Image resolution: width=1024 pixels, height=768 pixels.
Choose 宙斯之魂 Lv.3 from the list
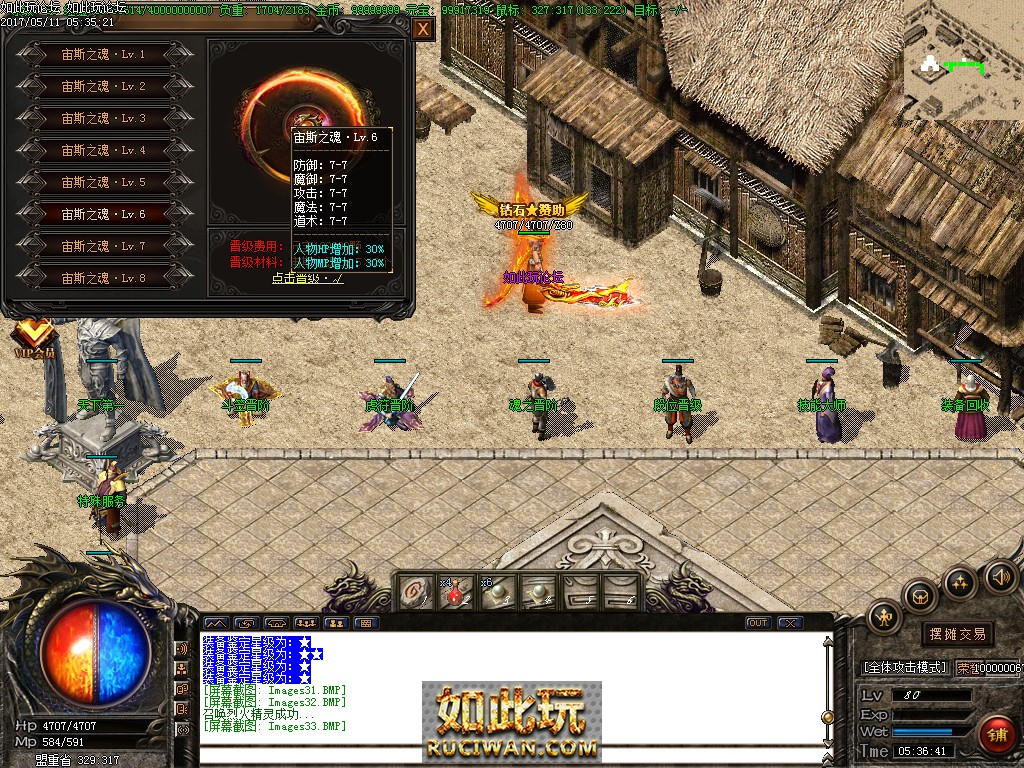coord(104,118)
